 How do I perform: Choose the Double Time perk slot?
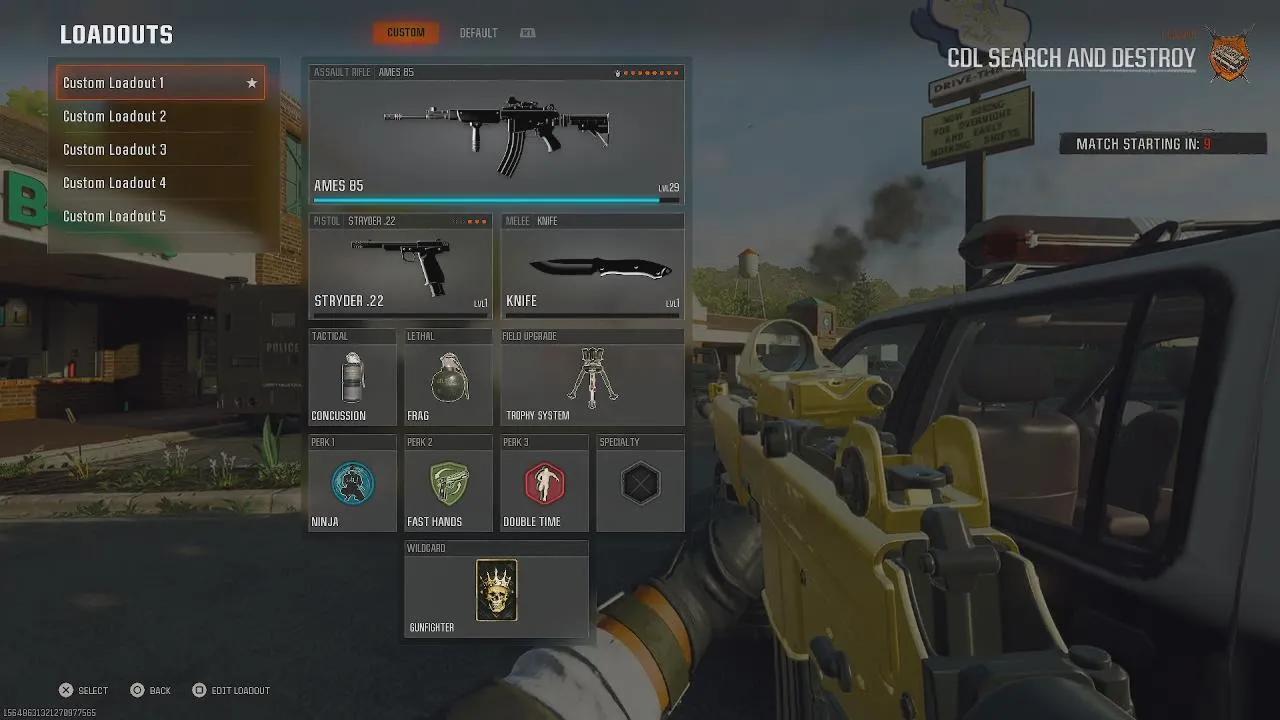coord(544,485)
